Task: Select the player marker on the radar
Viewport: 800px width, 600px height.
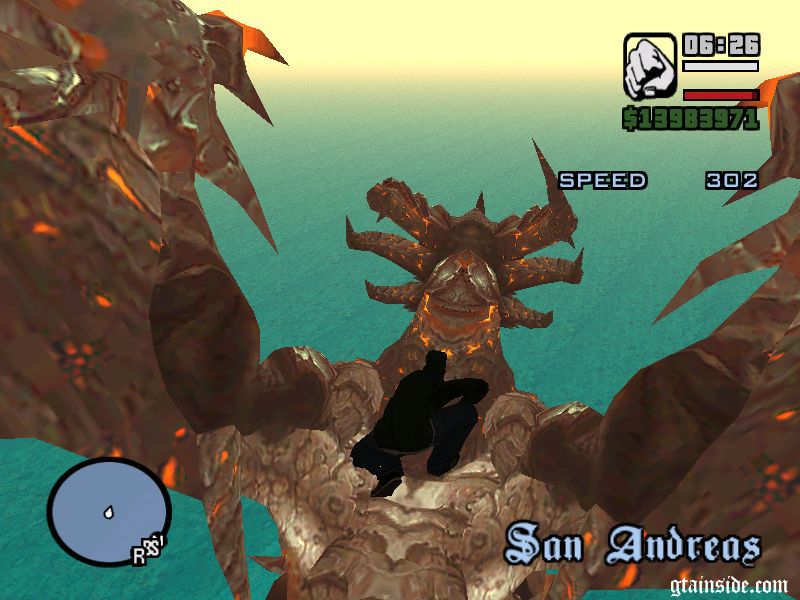Action: 106,513
